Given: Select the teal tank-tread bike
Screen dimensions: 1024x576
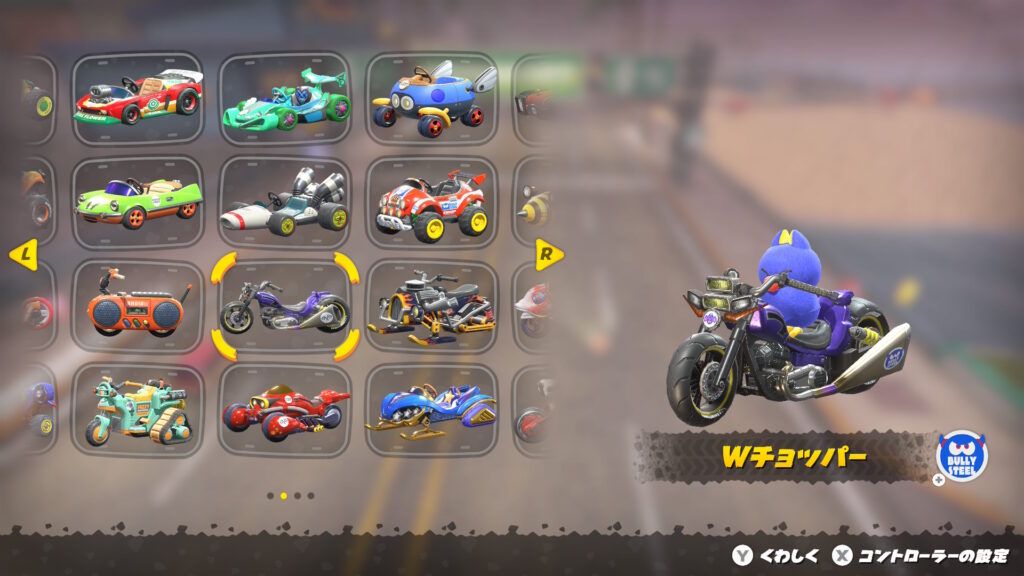Looking at the screenshot, I should click(138, 410).
